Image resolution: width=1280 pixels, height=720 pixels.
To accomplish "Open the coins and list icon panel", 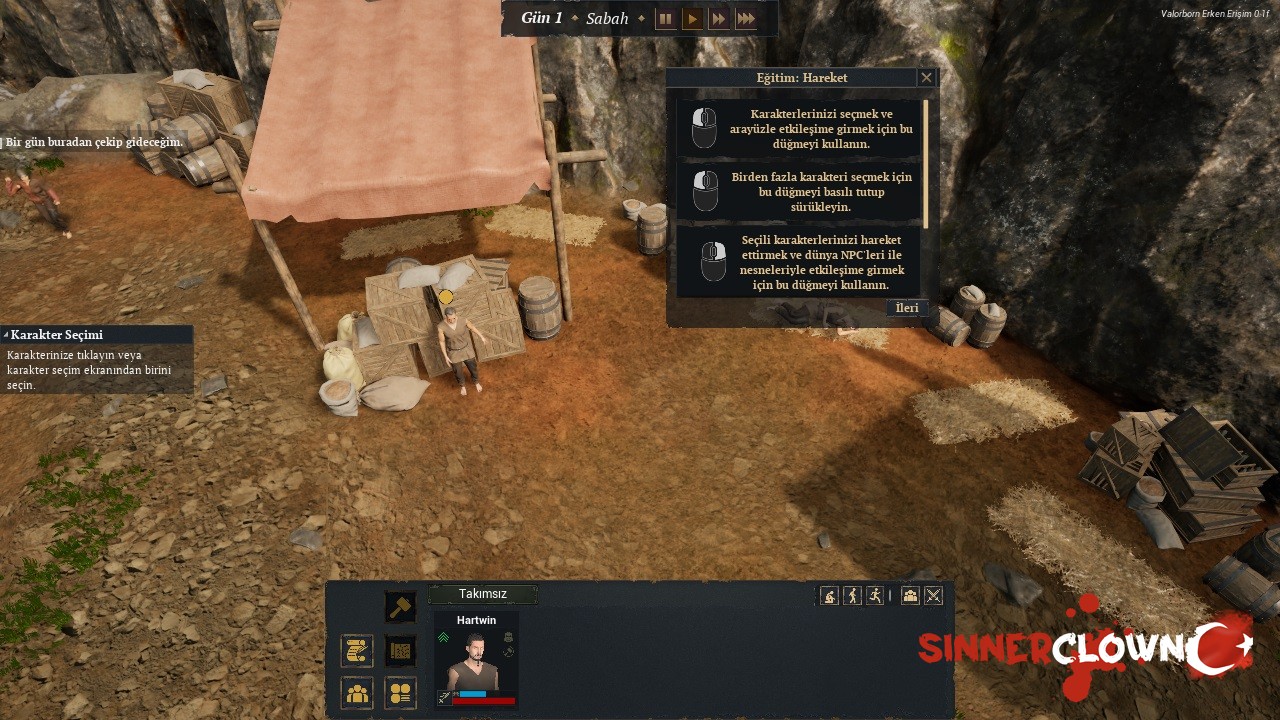I will (x=400, y=692).
